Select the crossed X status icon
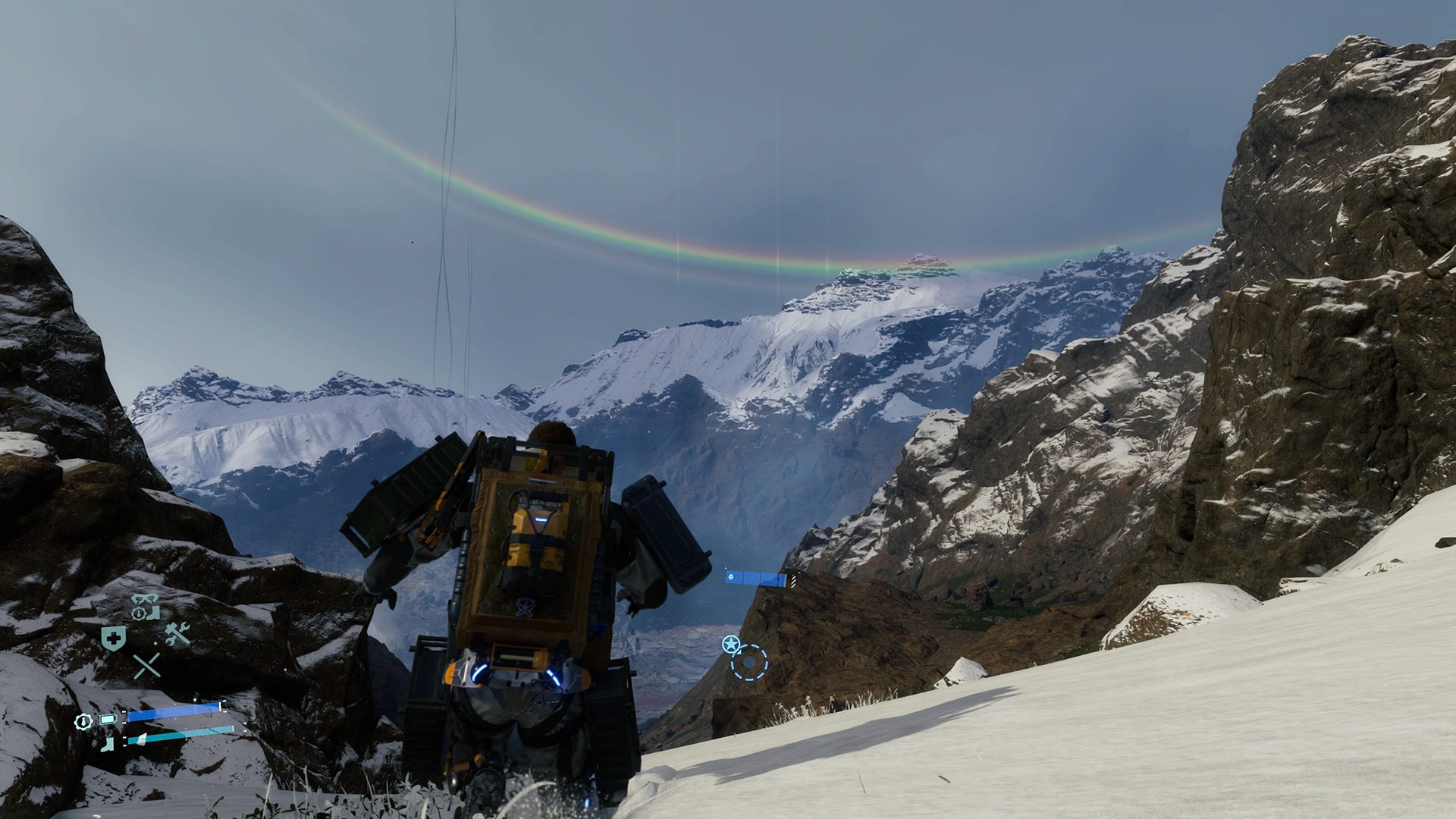 pos(146,666)
